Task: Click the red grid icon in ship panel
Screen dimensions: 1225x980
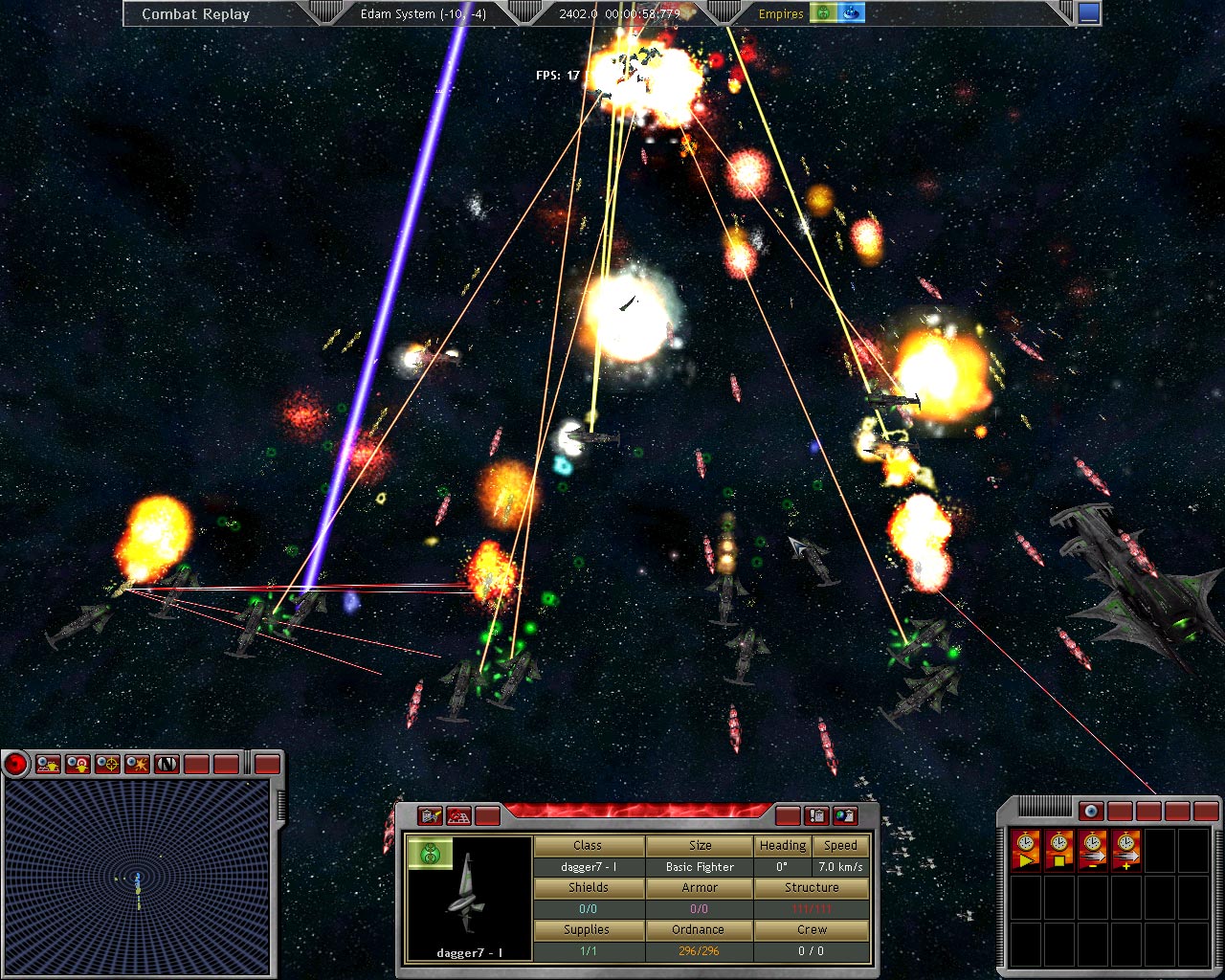Action: (459, 815)
